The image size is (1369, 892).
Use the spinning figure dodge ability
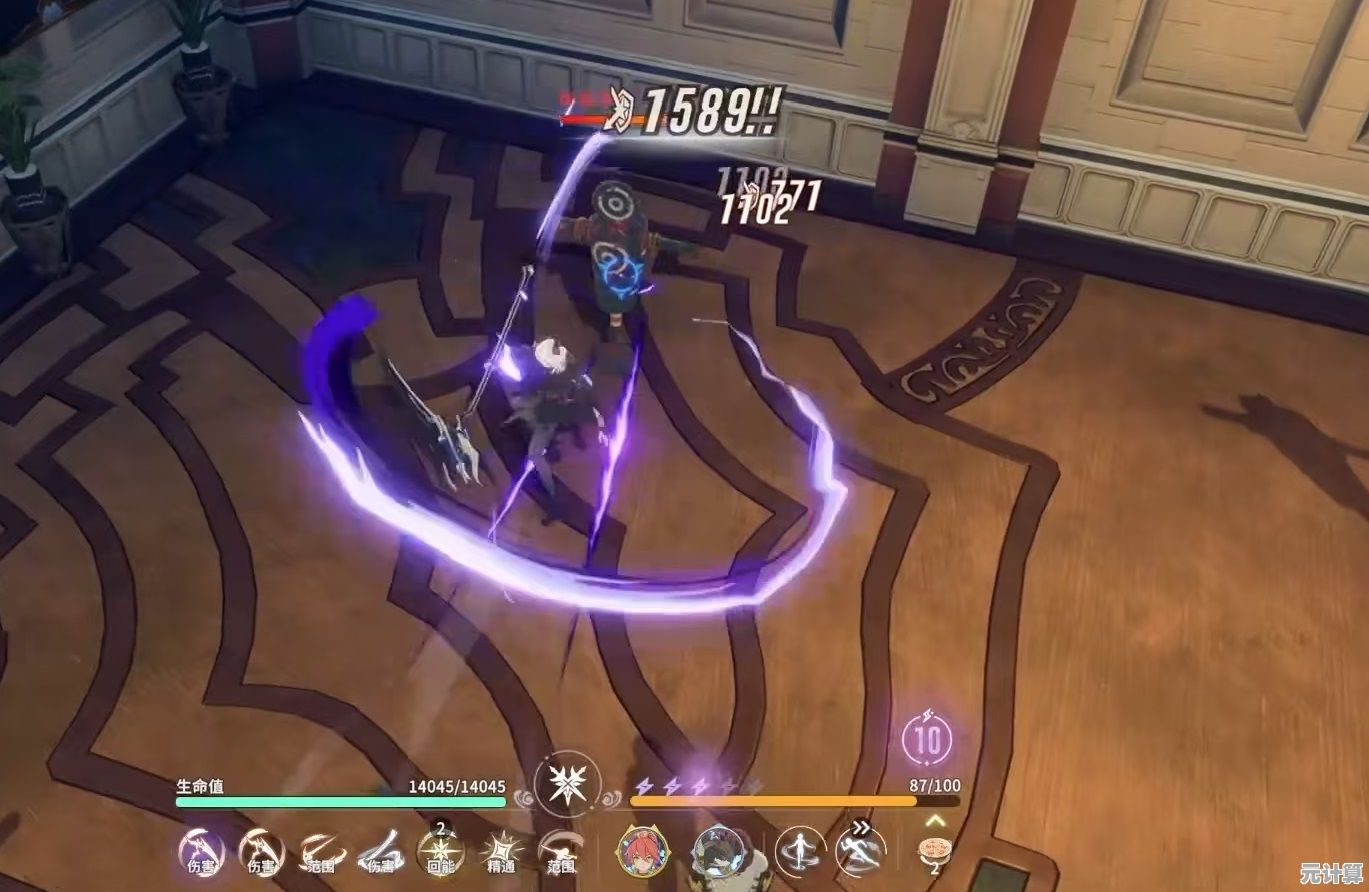click(800, 850)
